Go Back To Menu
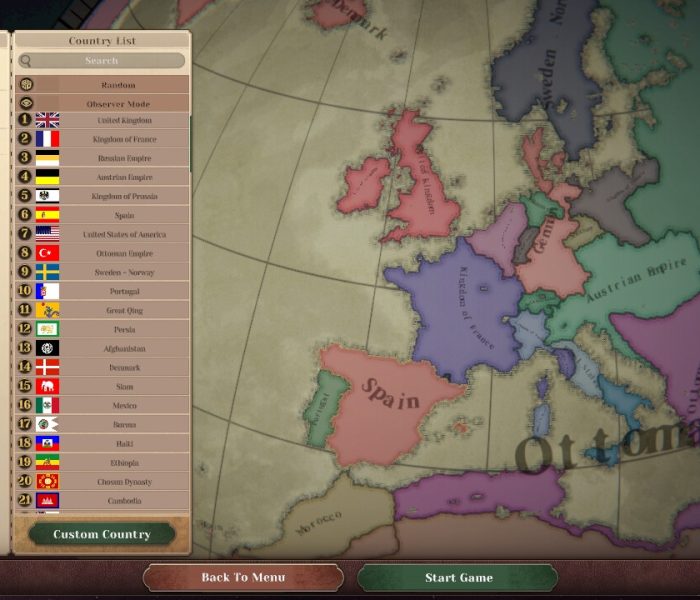The width and height of the screenshot is (700, 600). point(243,578)
